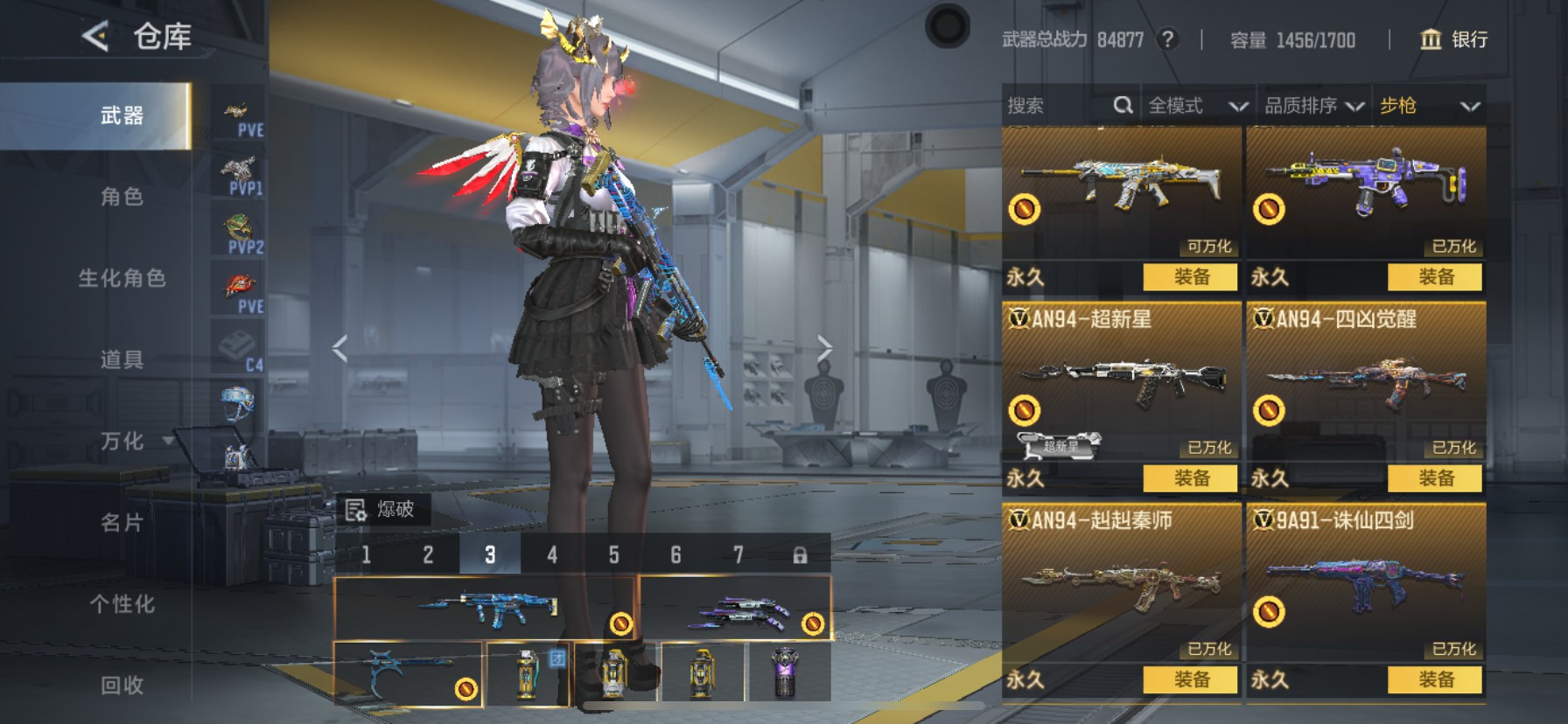Open the 名片 section
Viewport: 1568px width, 724px height.
click(x=122, y=522)
